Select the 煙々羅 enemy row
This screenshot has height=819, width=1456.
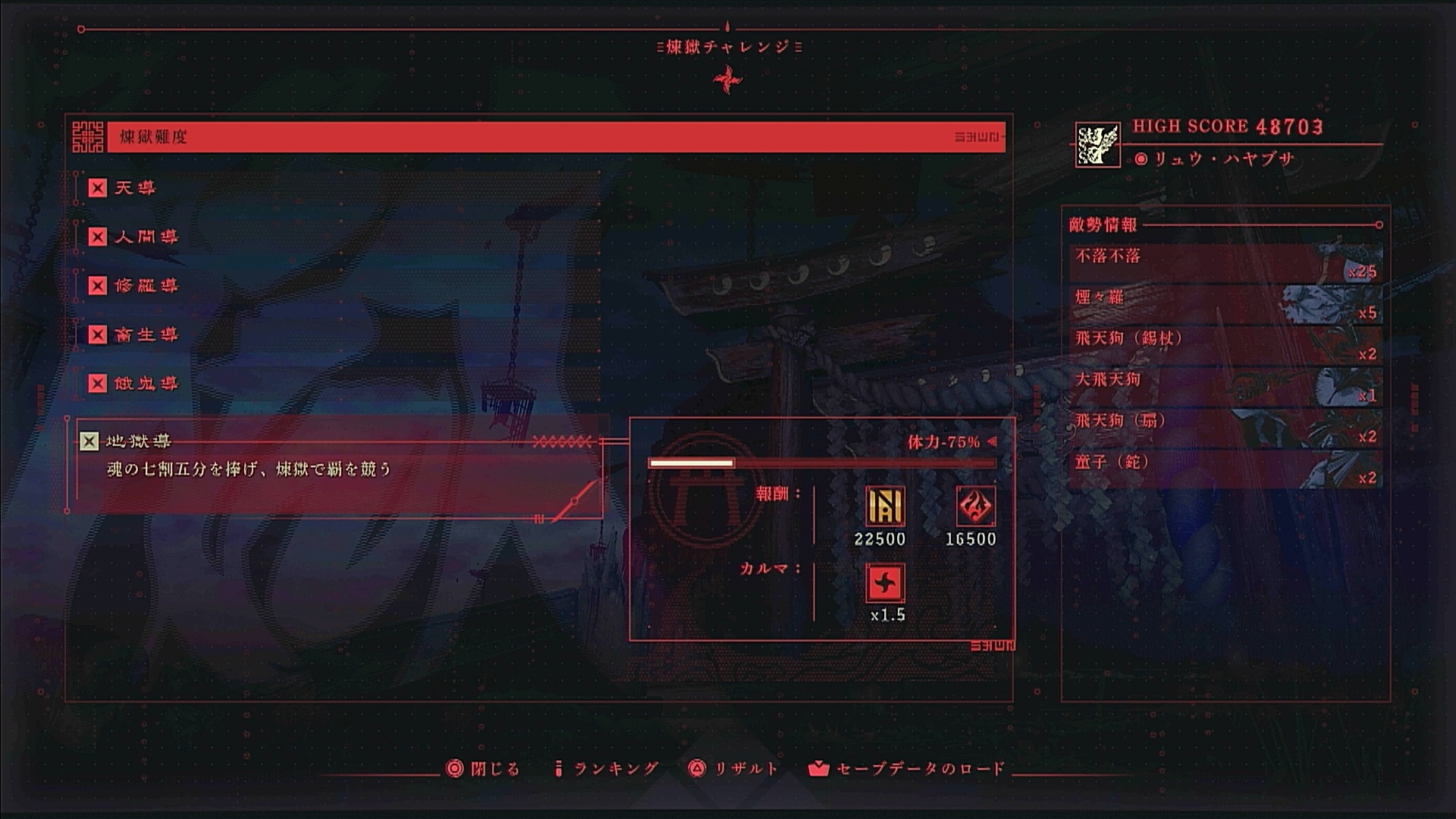1225,304
